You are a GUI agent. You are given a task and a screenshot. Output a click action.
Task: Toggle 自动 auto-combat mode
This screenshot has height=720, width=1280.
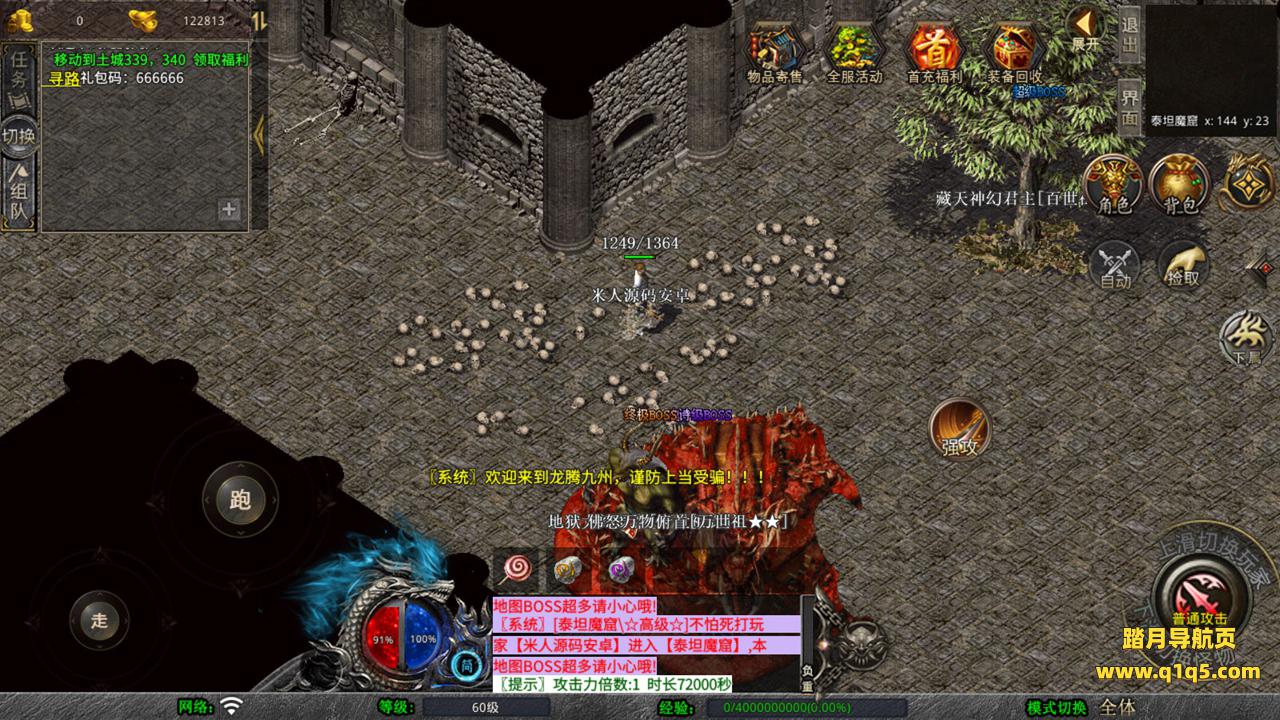[1114, 266]
